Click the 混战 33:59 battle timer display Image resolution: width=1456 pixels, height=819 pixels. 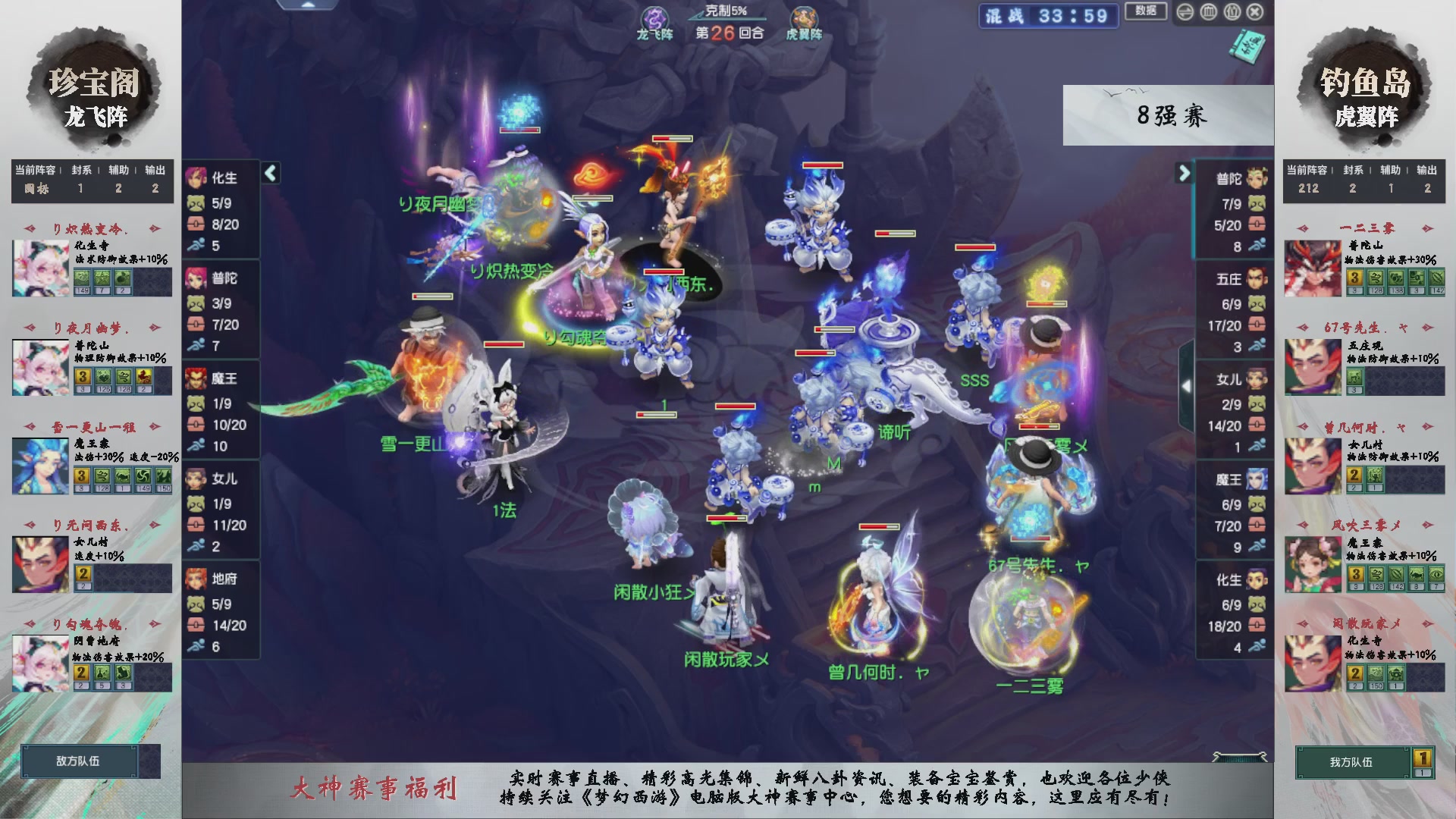[x=1047, y=16]
